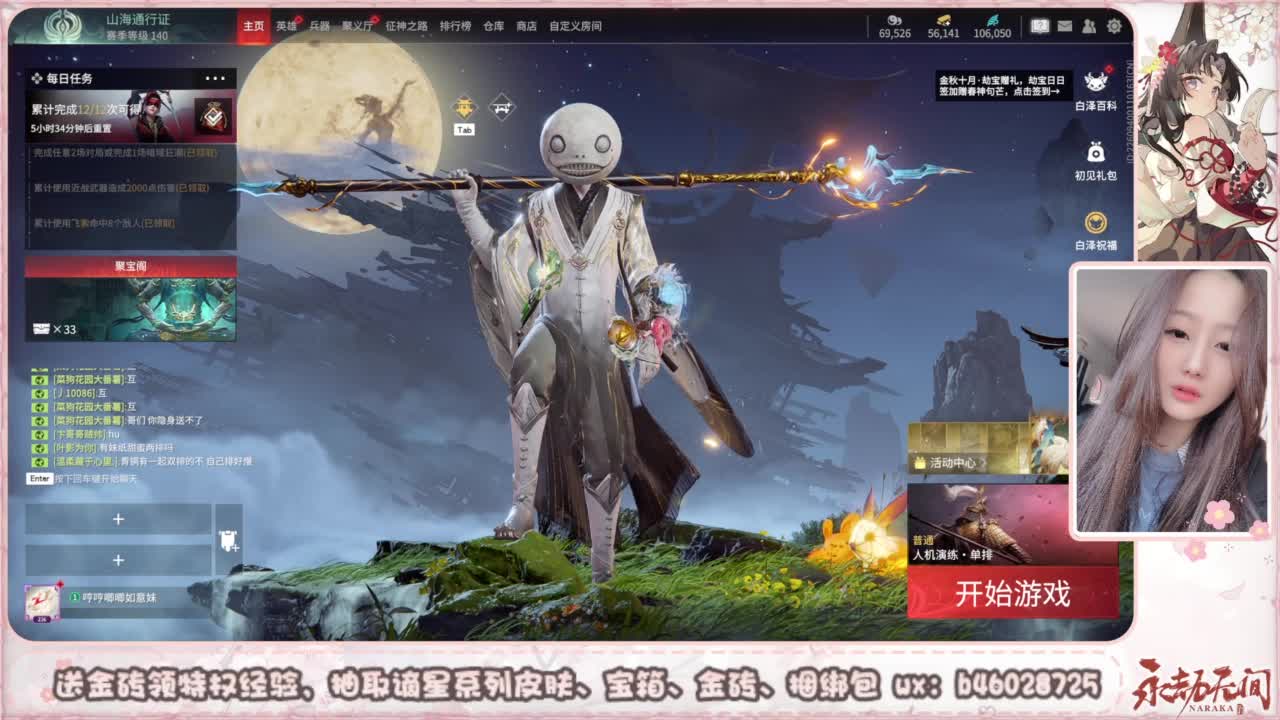This screenshot has width=1280, height=720.
Task: Open the in-game mail envelope icon
Action: tap(1065, 27)
